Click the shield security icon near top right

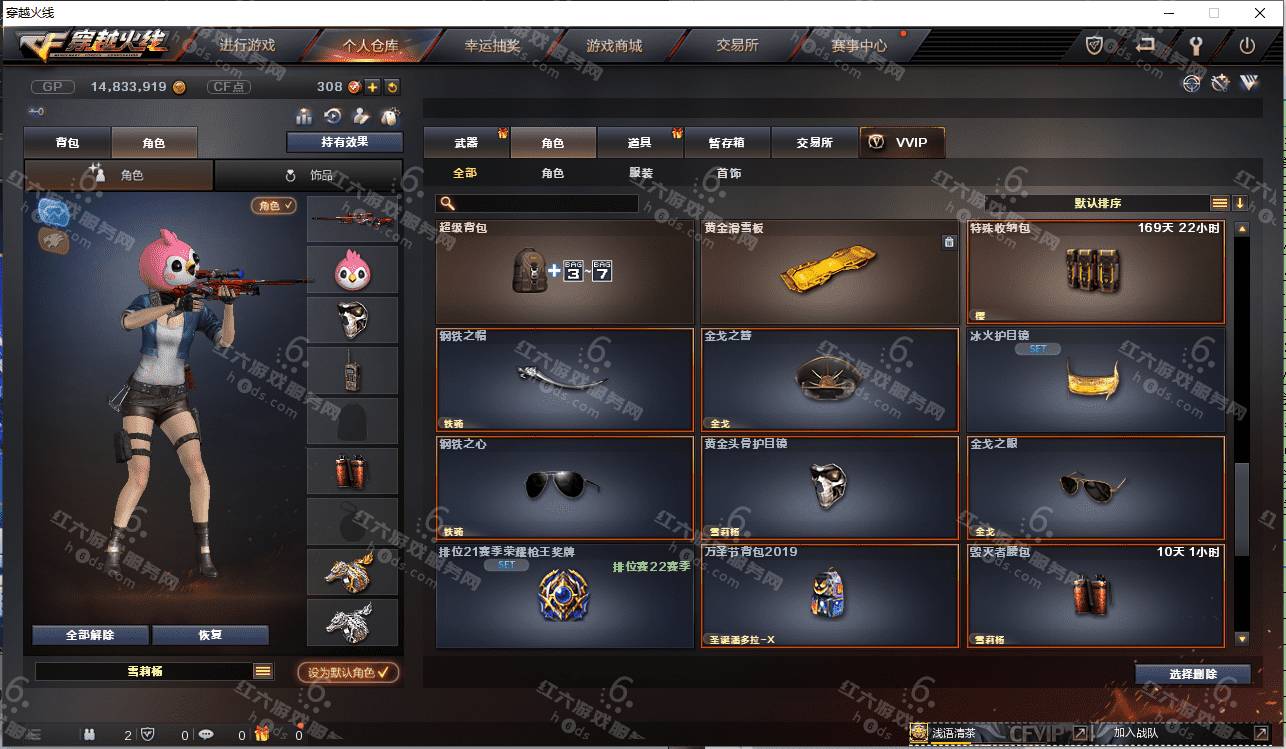pos(1094,45)
